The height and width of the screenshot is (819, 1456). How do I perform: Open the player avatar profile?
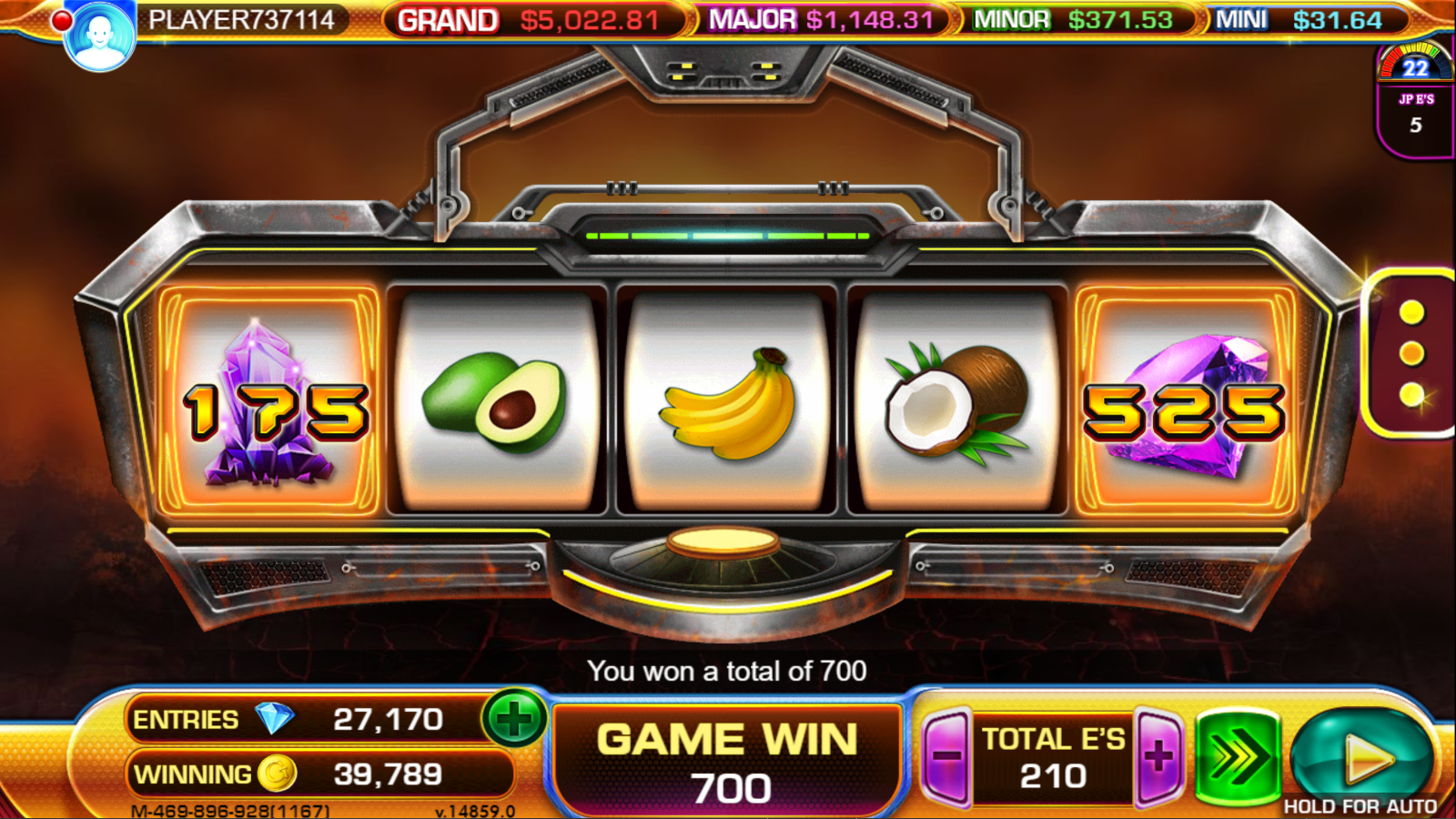[x=99, y=36]
